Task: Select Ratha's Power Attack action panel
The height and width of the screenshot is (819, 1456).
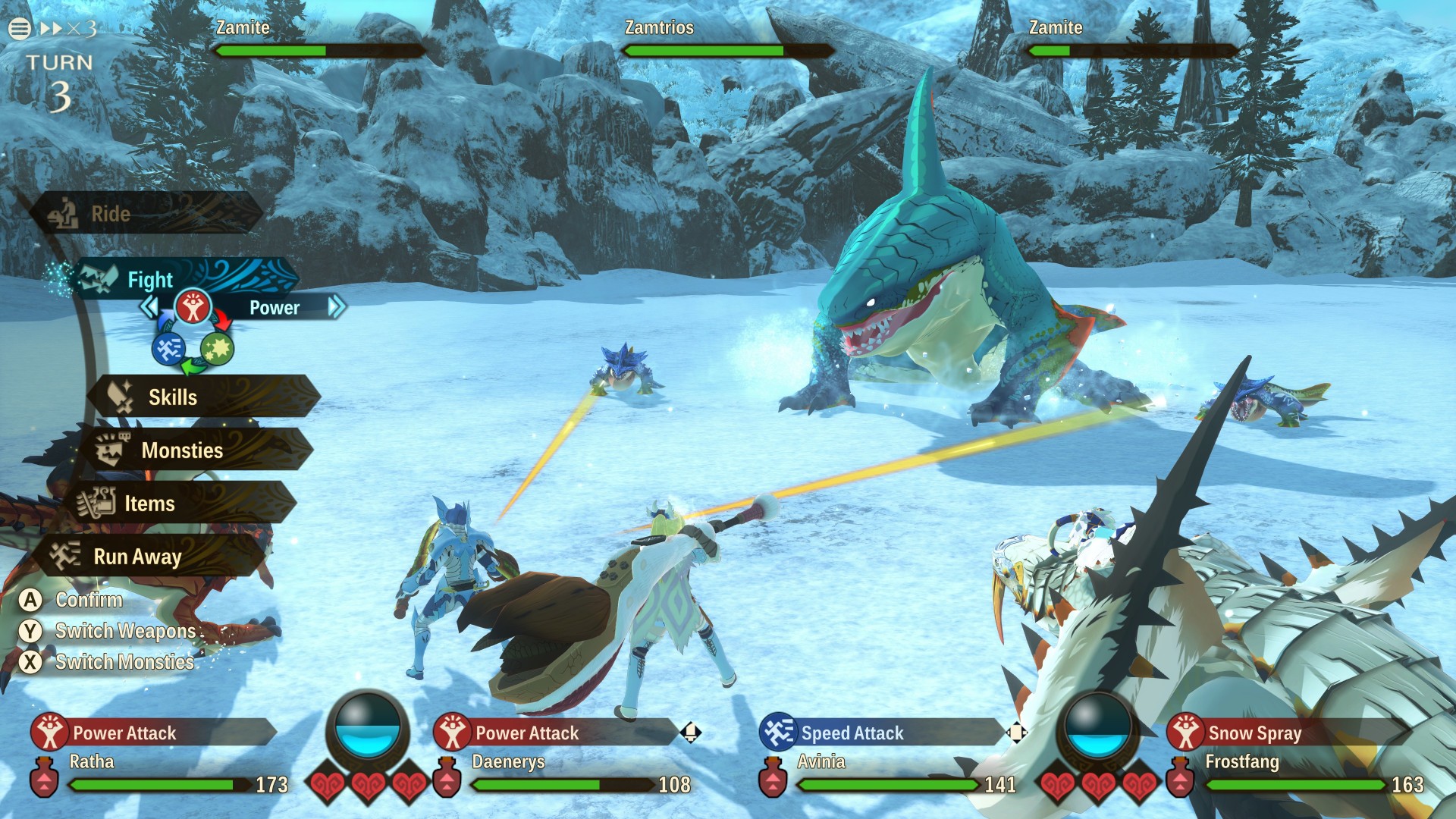Action: 152,733
